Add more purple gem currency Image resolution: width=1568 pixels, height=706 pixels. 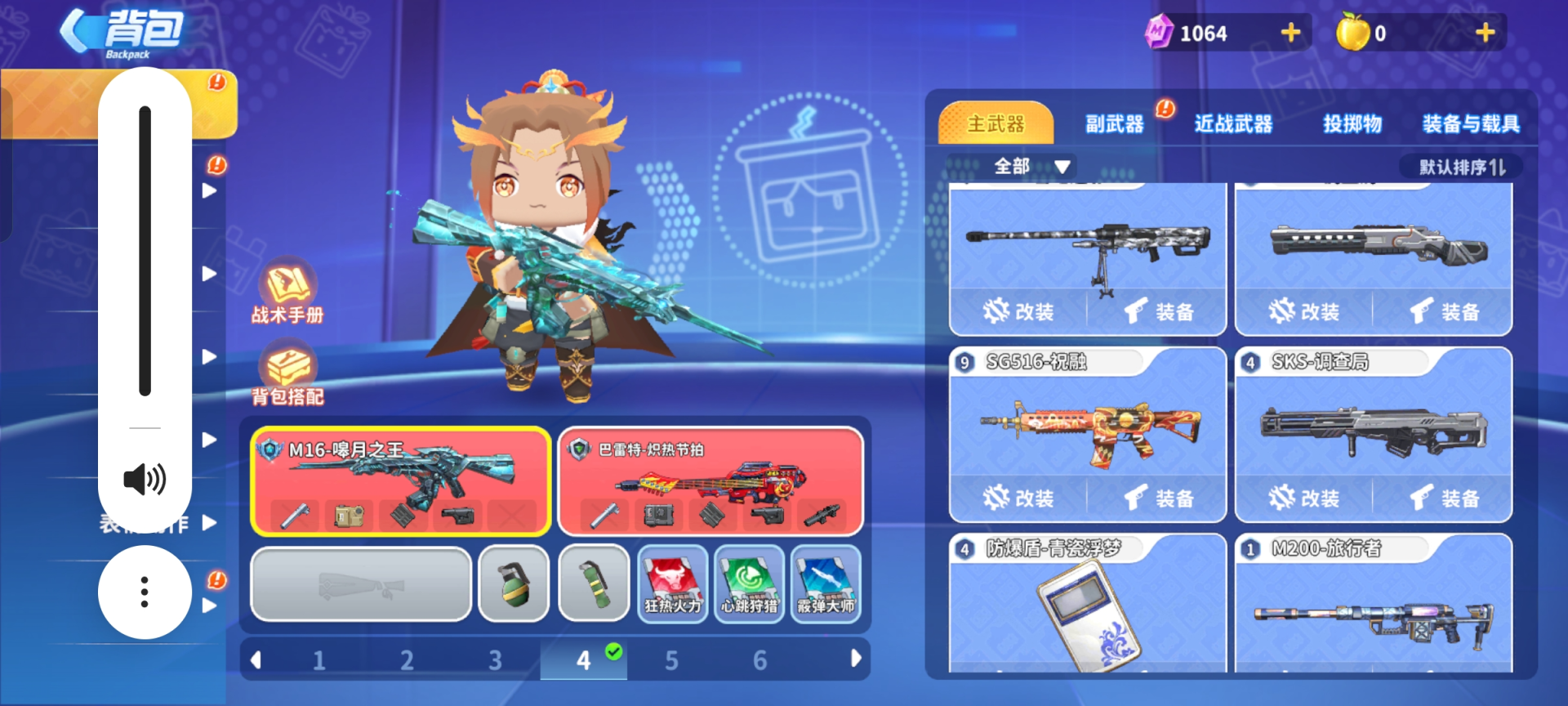tap(1290, 33)
